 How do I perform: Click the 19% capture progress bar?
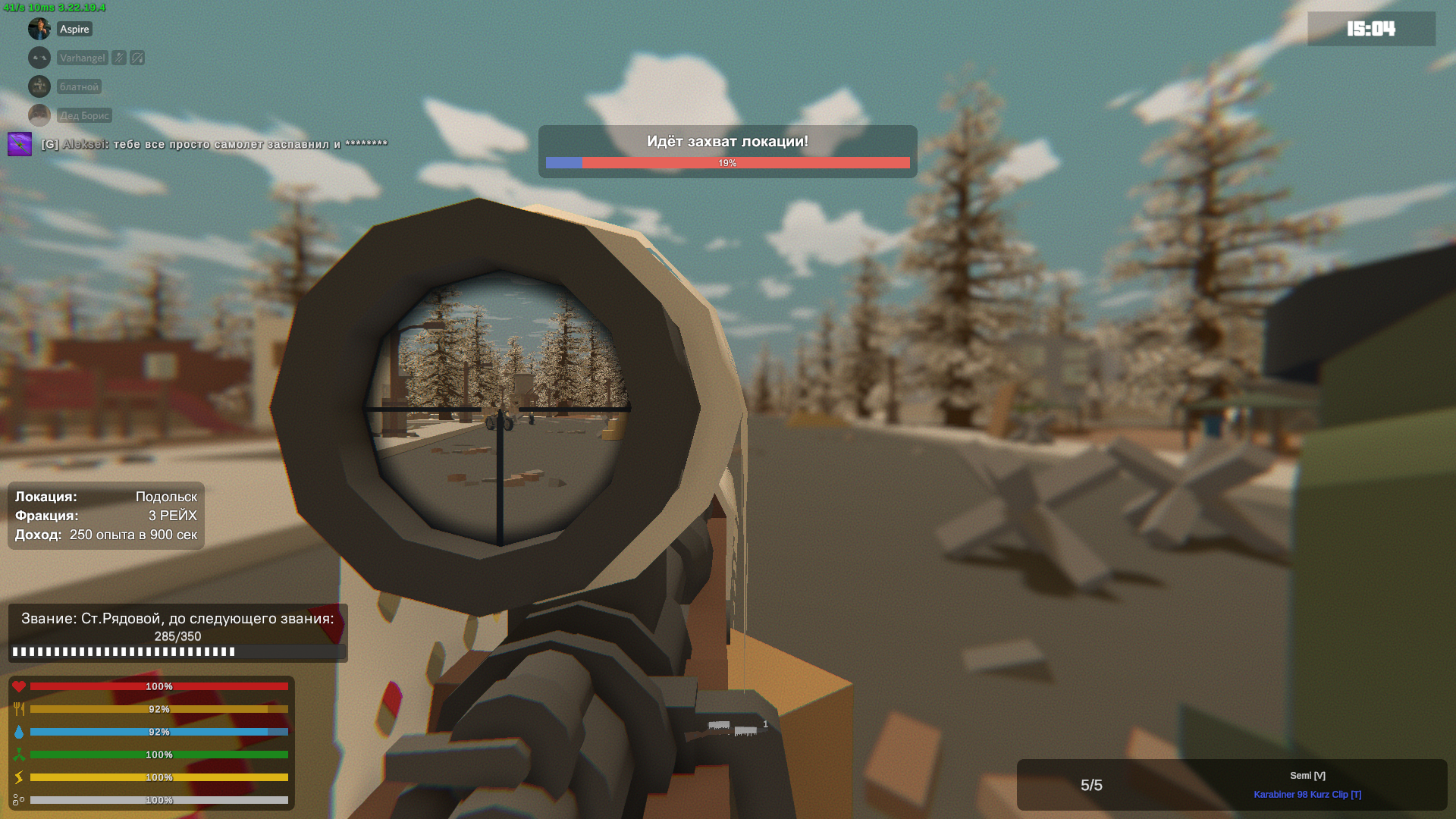[x=727, y=162]
